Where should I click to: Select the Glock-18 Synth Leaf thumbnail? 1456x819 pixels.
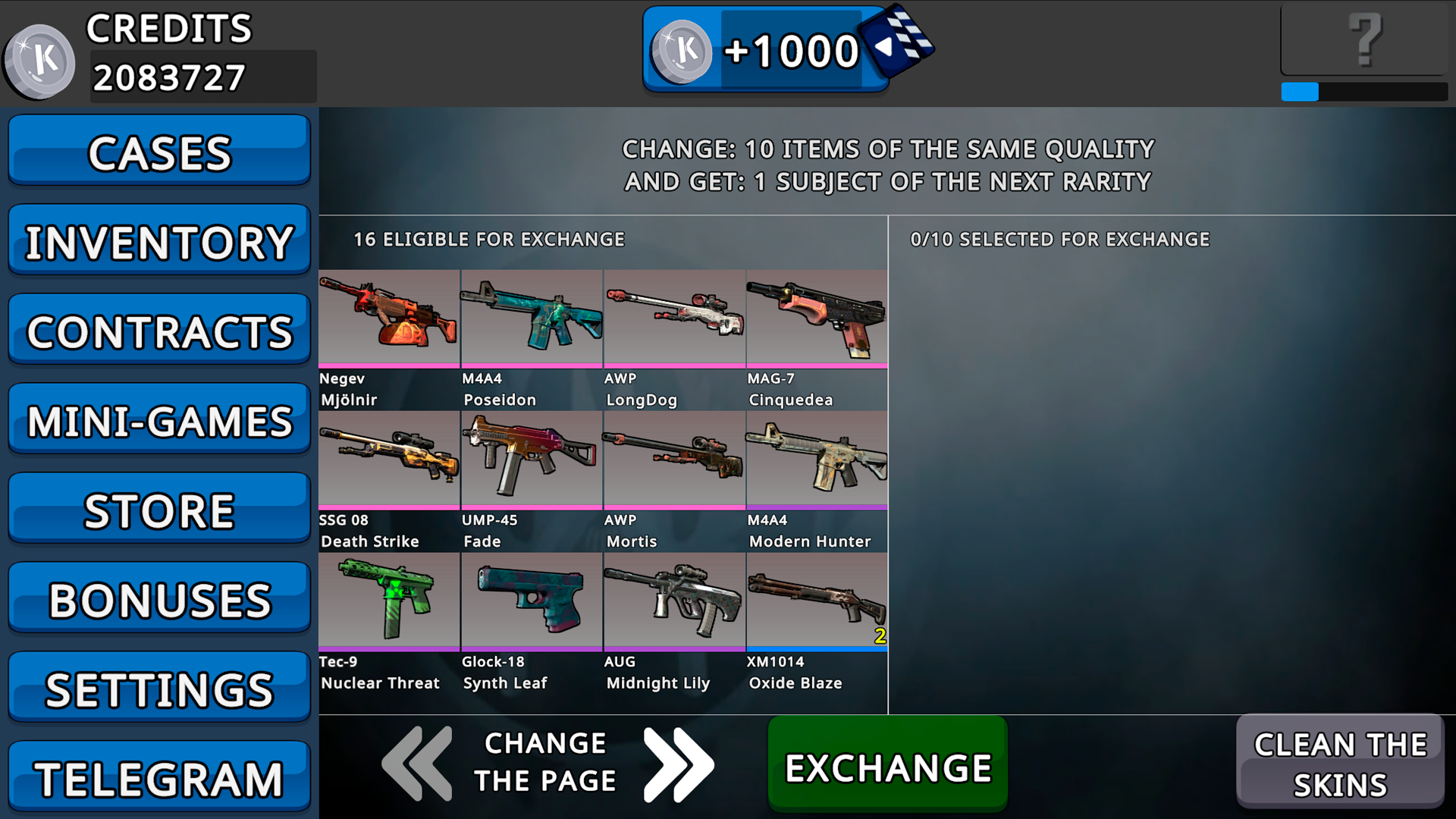pos(531,601)
